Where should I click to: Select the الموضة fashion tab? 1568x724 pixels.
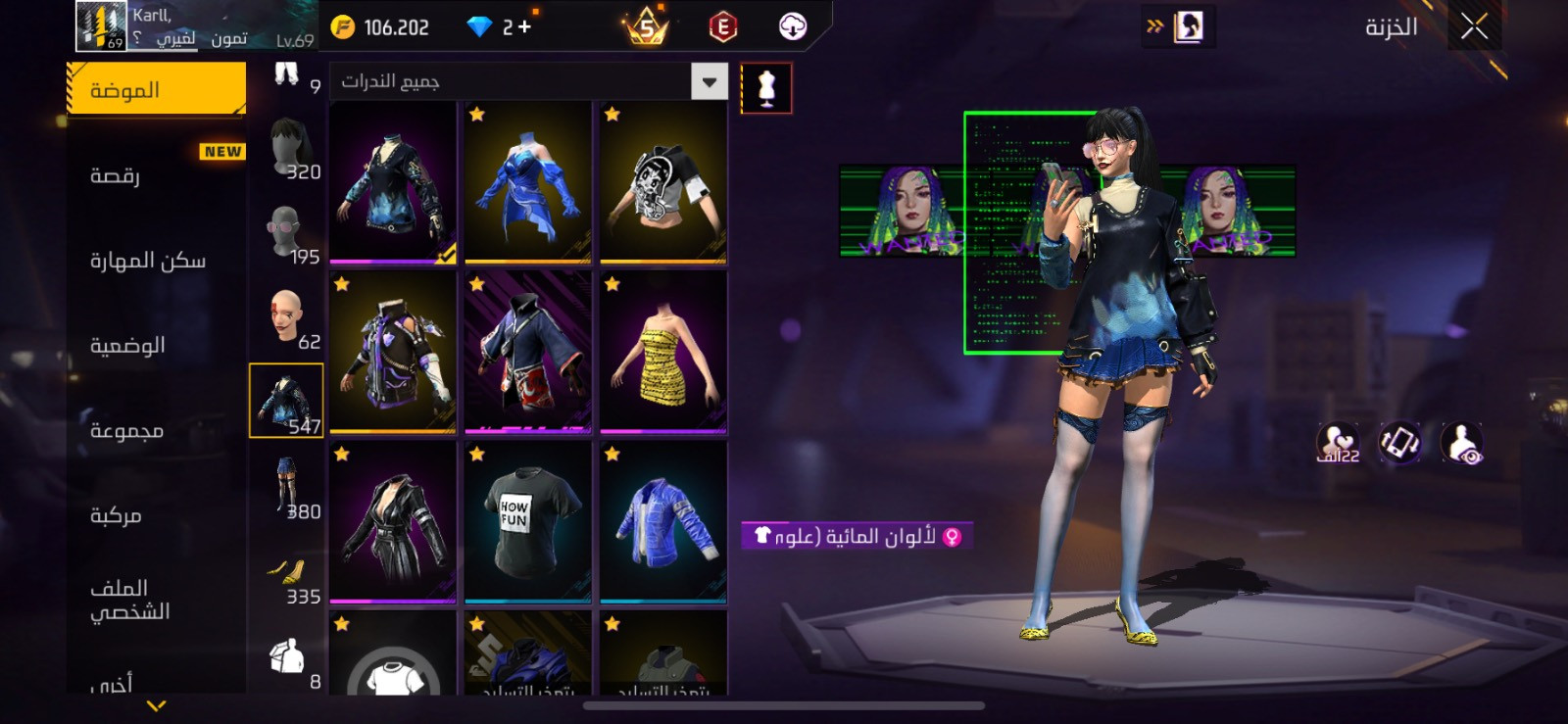[157, 90]
